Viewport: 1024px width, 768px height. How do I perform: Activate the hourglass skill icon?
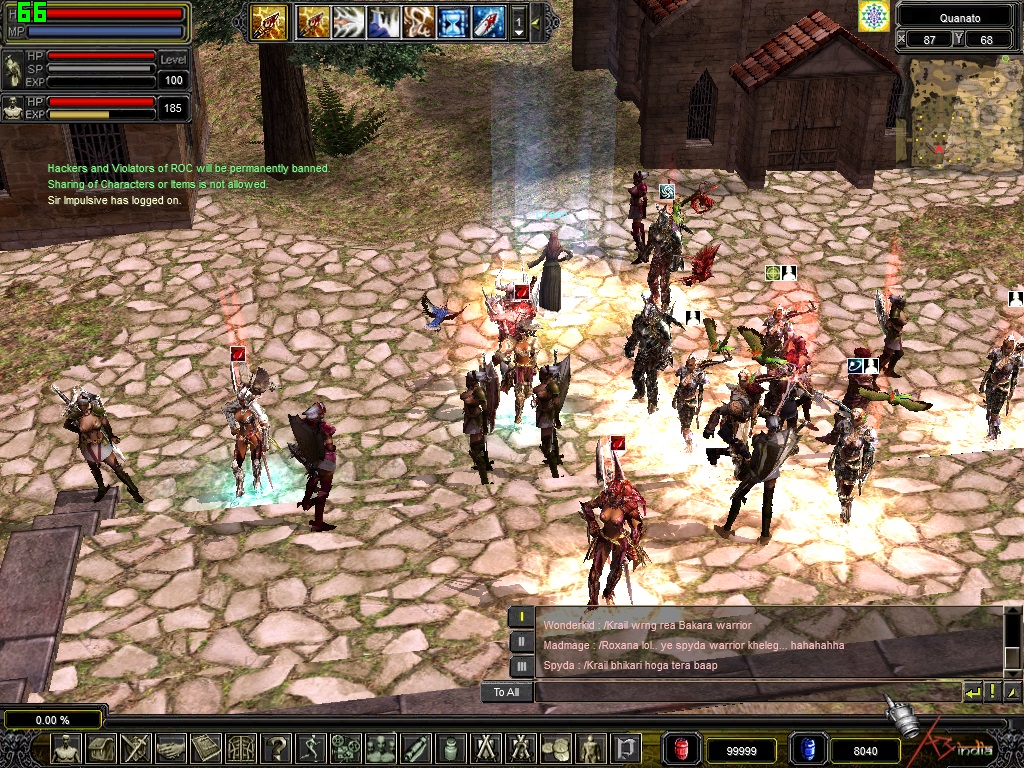point(453,21)
